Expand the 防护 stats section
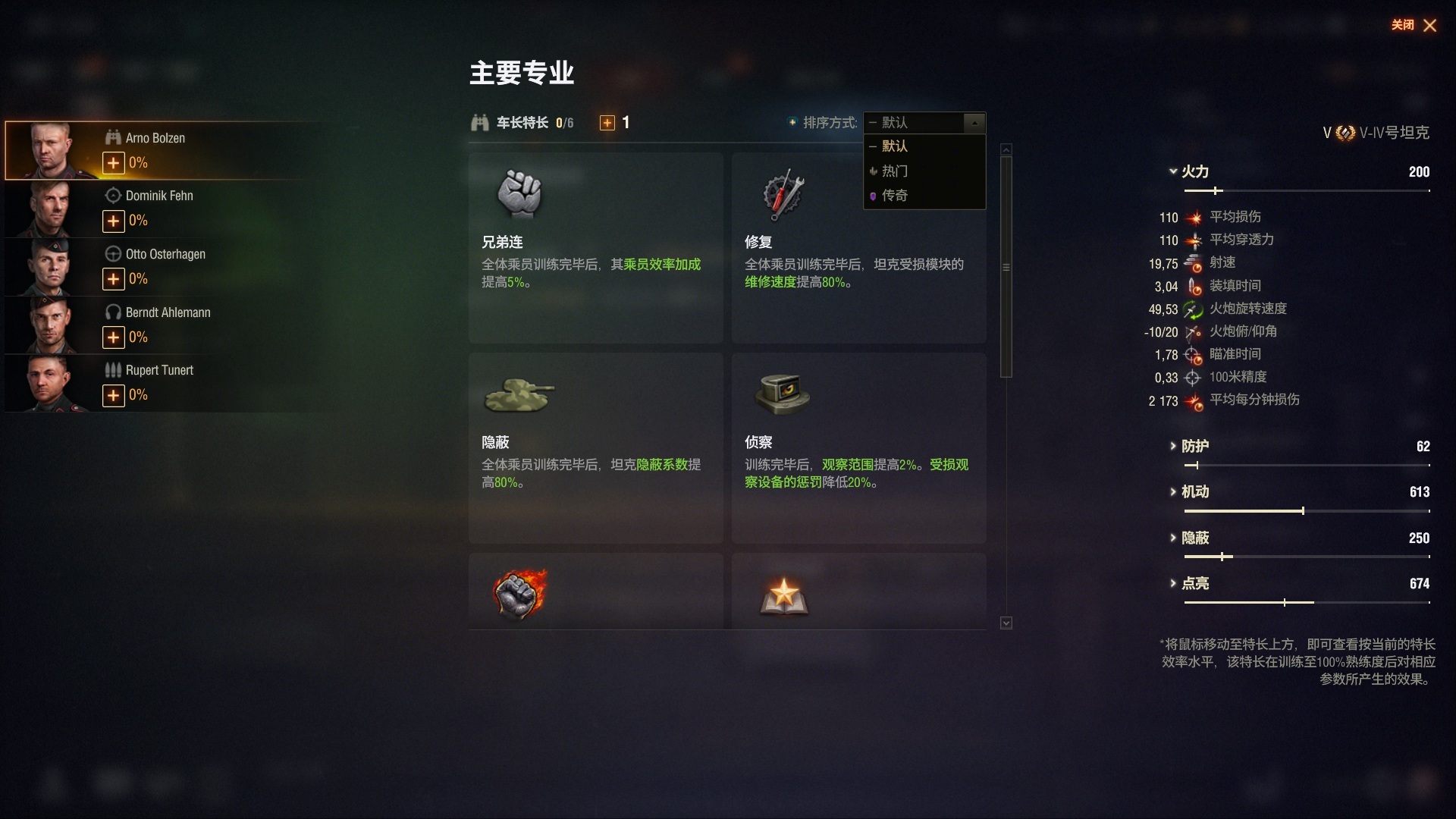This screenshot has height=819, width=1456. [1194, 447]
